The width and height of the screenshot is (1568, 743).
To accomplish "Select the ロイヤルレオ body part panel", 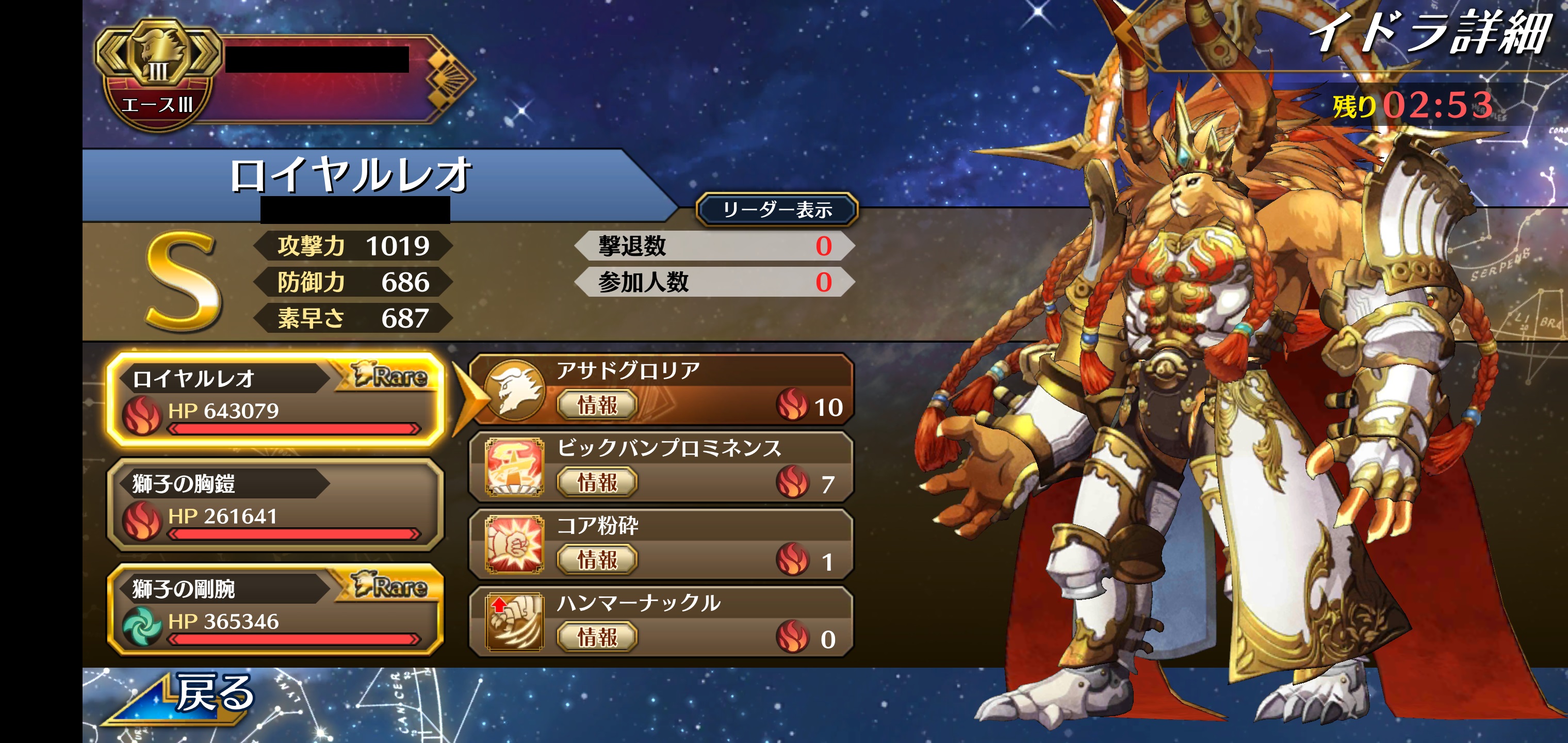I will click(x=275, y=398).
